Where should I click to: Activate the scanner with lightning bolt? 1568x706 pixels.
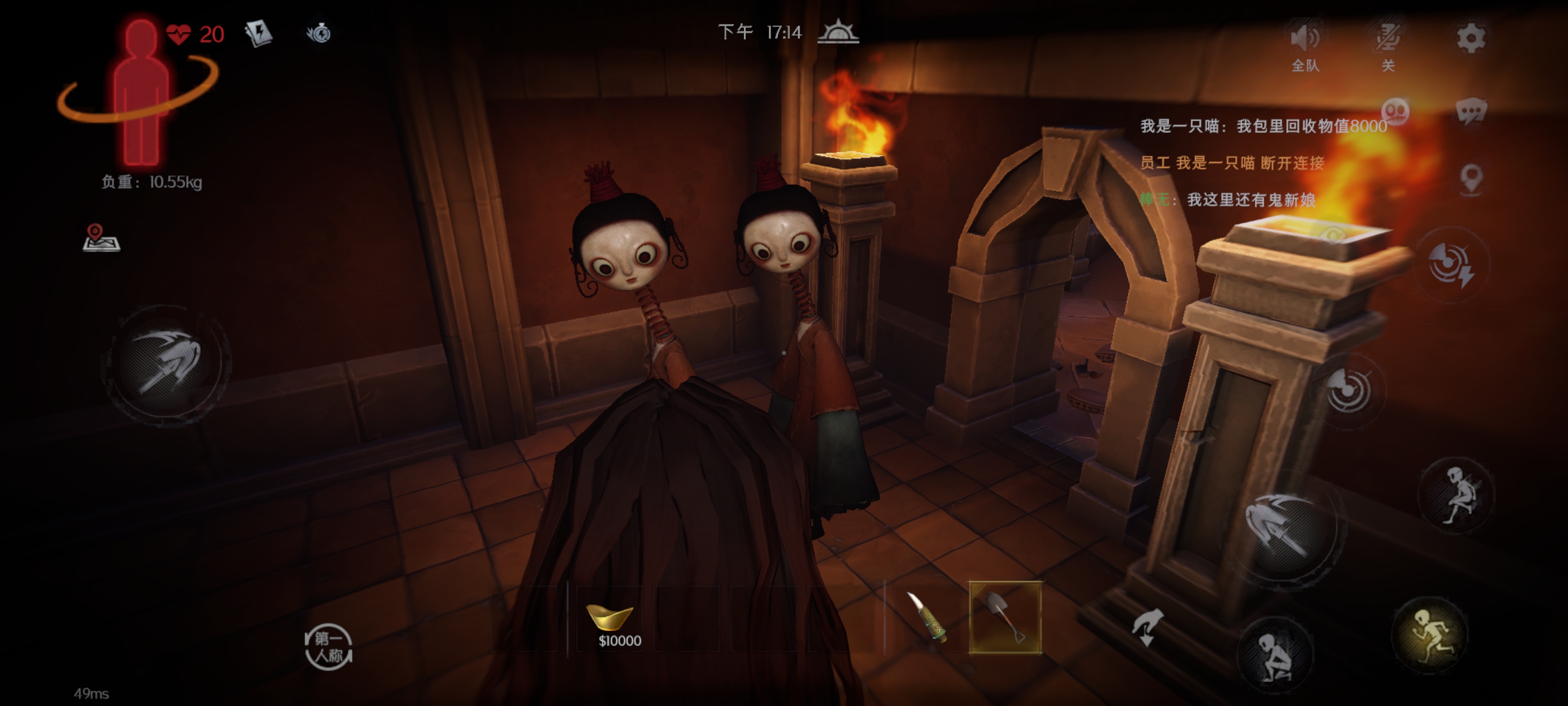coord(1452,265)
